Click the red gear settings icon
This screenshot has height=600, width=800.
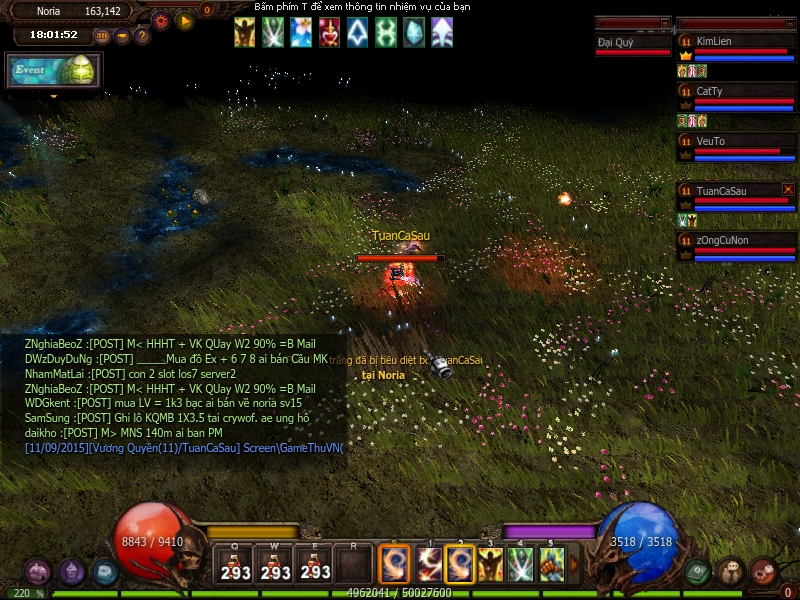pyautogui.click(x=161, y=20)
